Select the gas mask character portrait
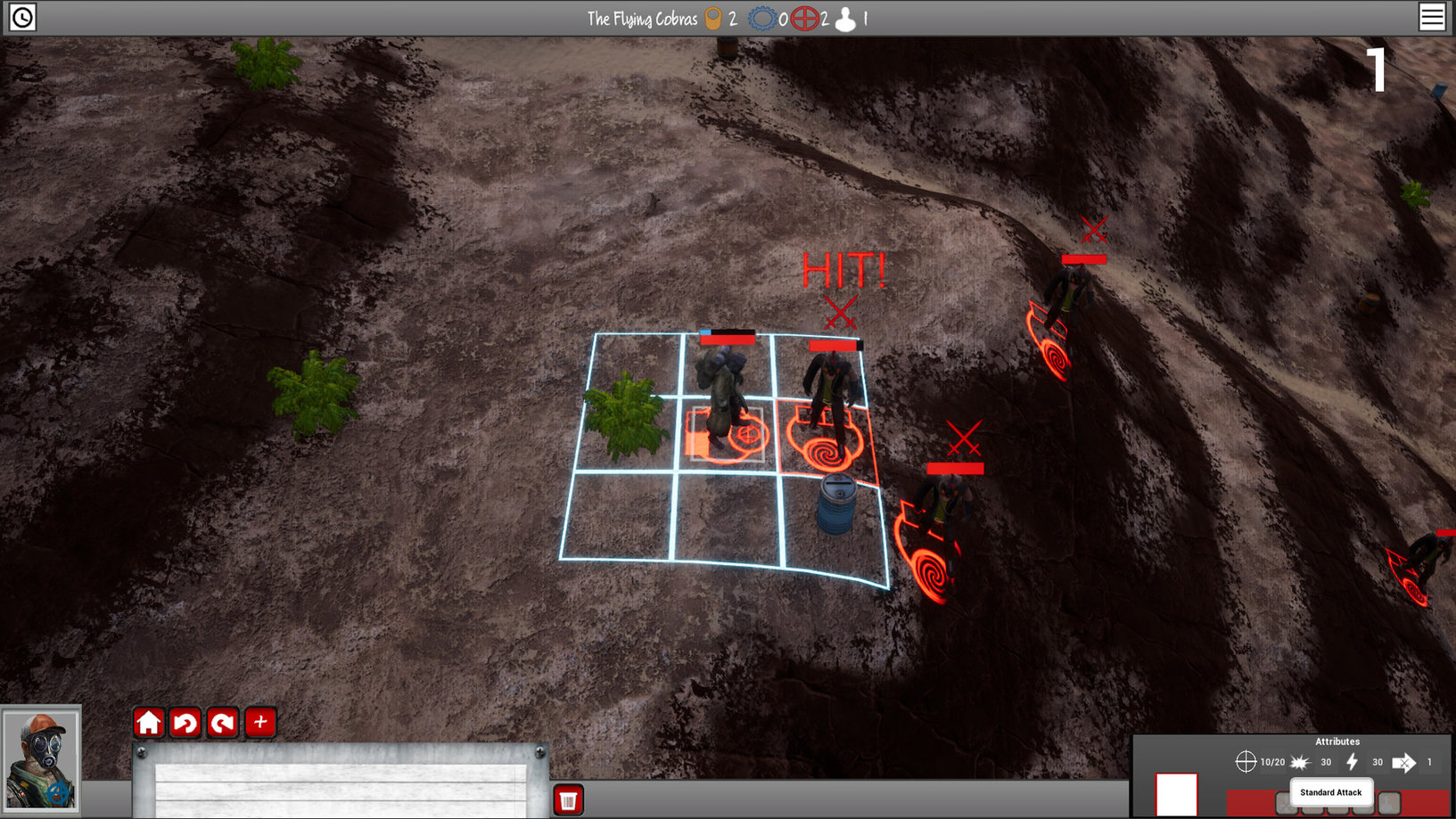Viewport: 1456px width, 819px height. click(x=41, y=759)
